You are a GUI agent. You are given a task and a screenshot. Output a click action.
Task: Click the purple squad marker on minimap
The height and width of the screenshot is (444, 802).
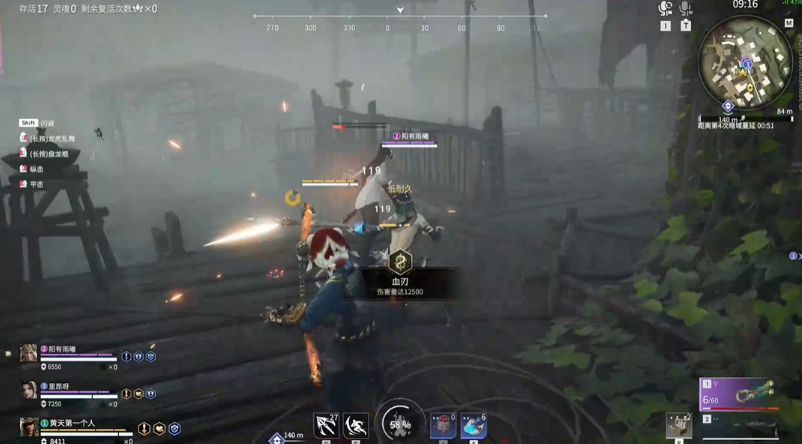[x=746, y=64]
